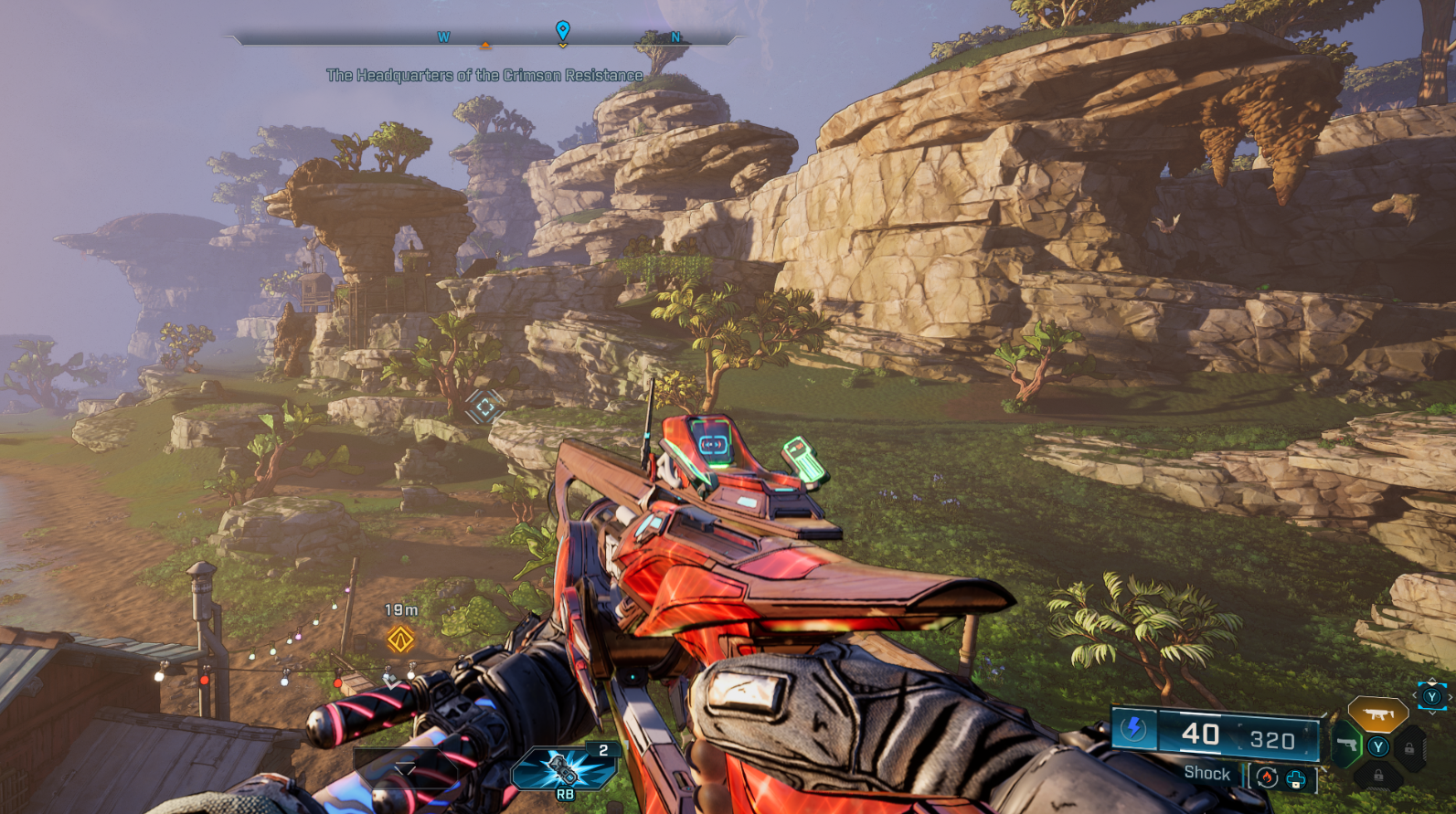Click the lower locked weapon slot padlock

[x=1378, y=777]
